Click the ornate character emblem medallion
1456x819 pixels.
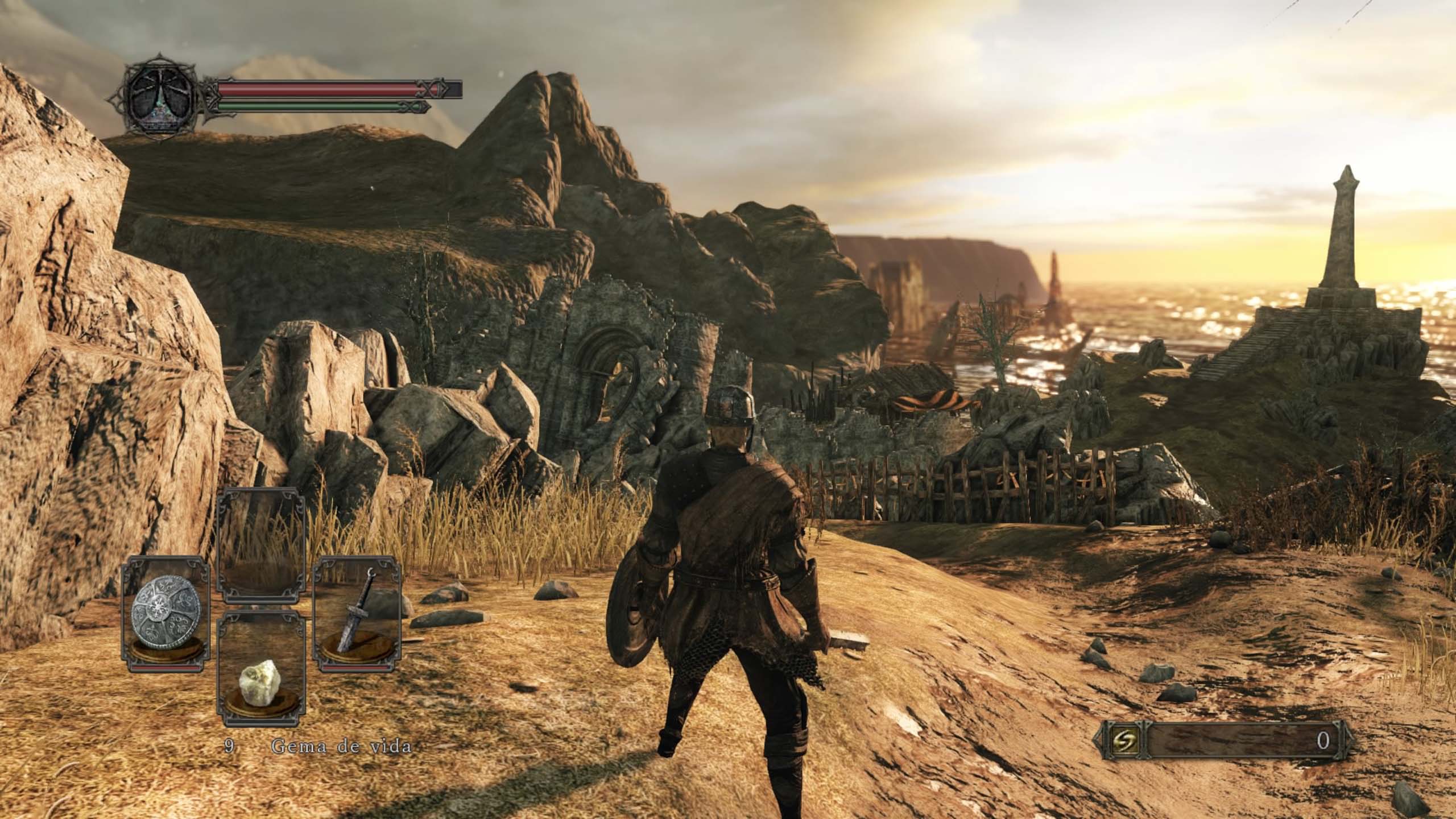pos(160,98)
